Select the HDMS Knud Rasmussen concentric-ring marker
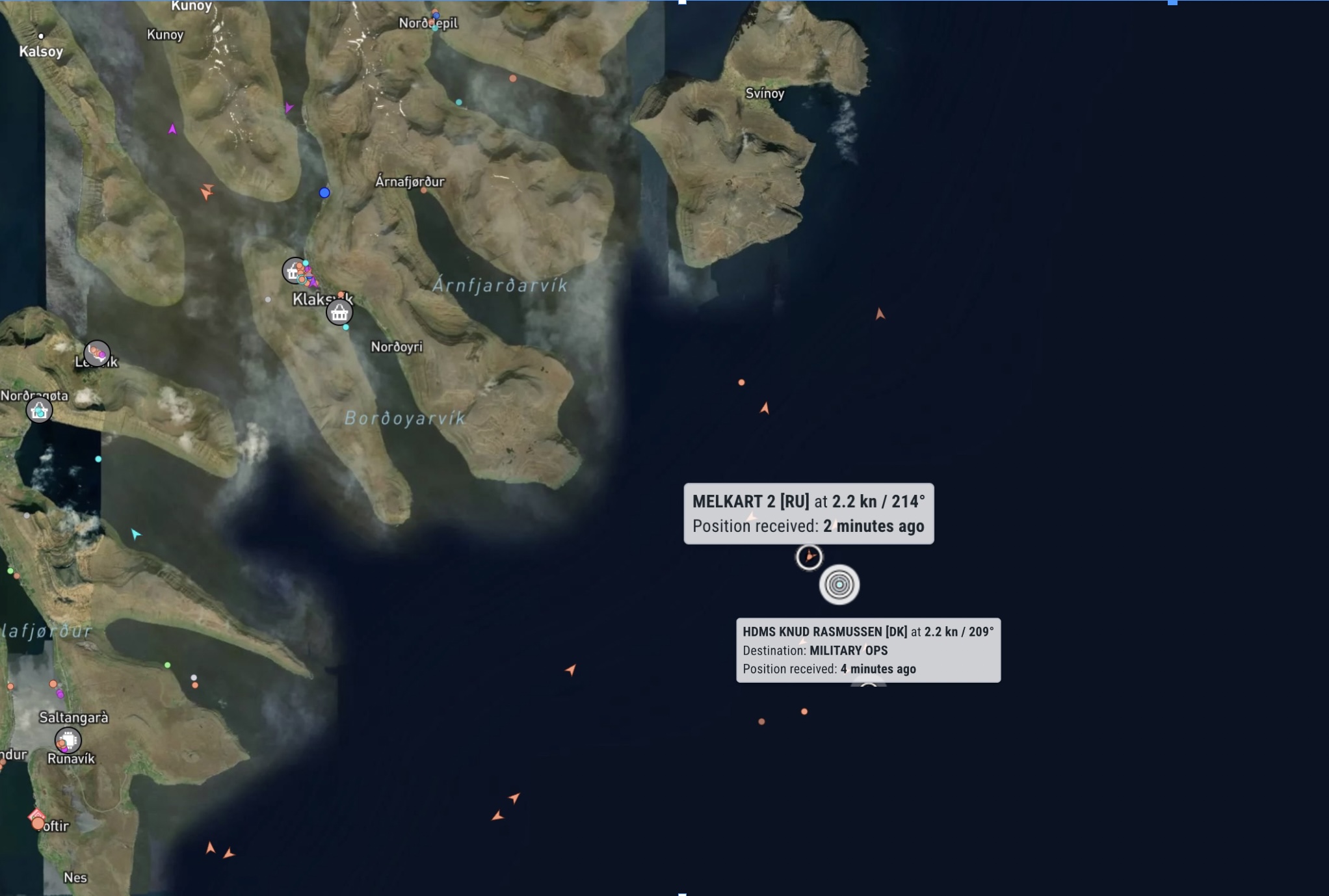 click(839, 585)
